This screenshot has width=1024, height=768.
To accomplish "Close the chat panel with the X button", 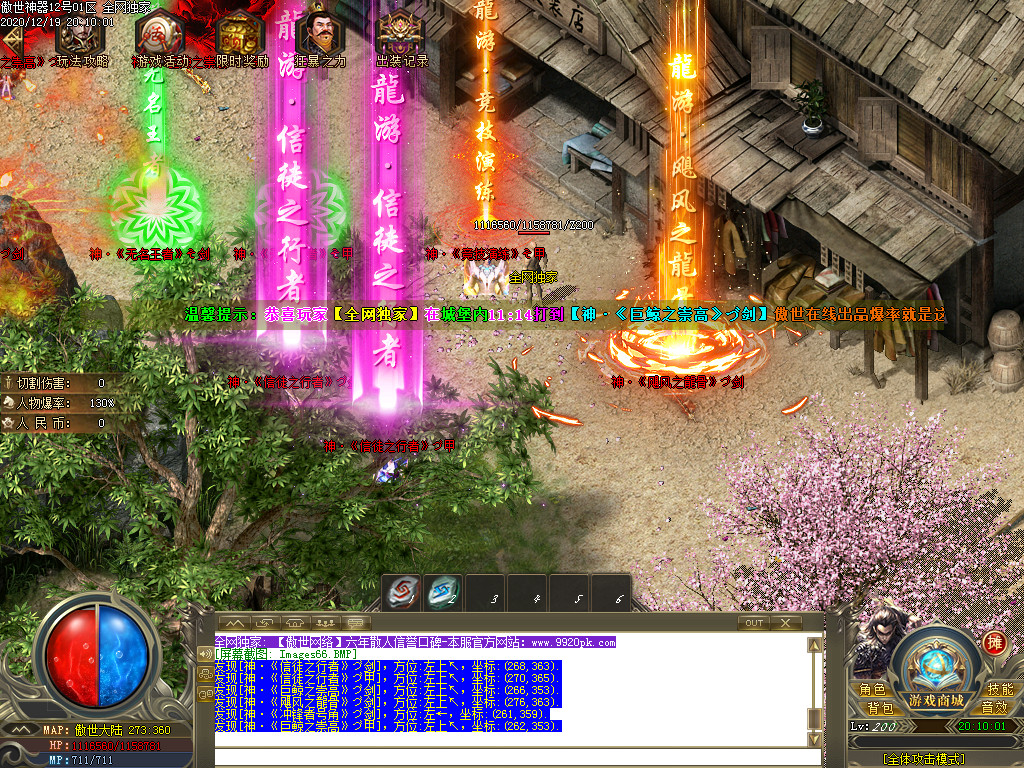I will [x=786, y=622].
